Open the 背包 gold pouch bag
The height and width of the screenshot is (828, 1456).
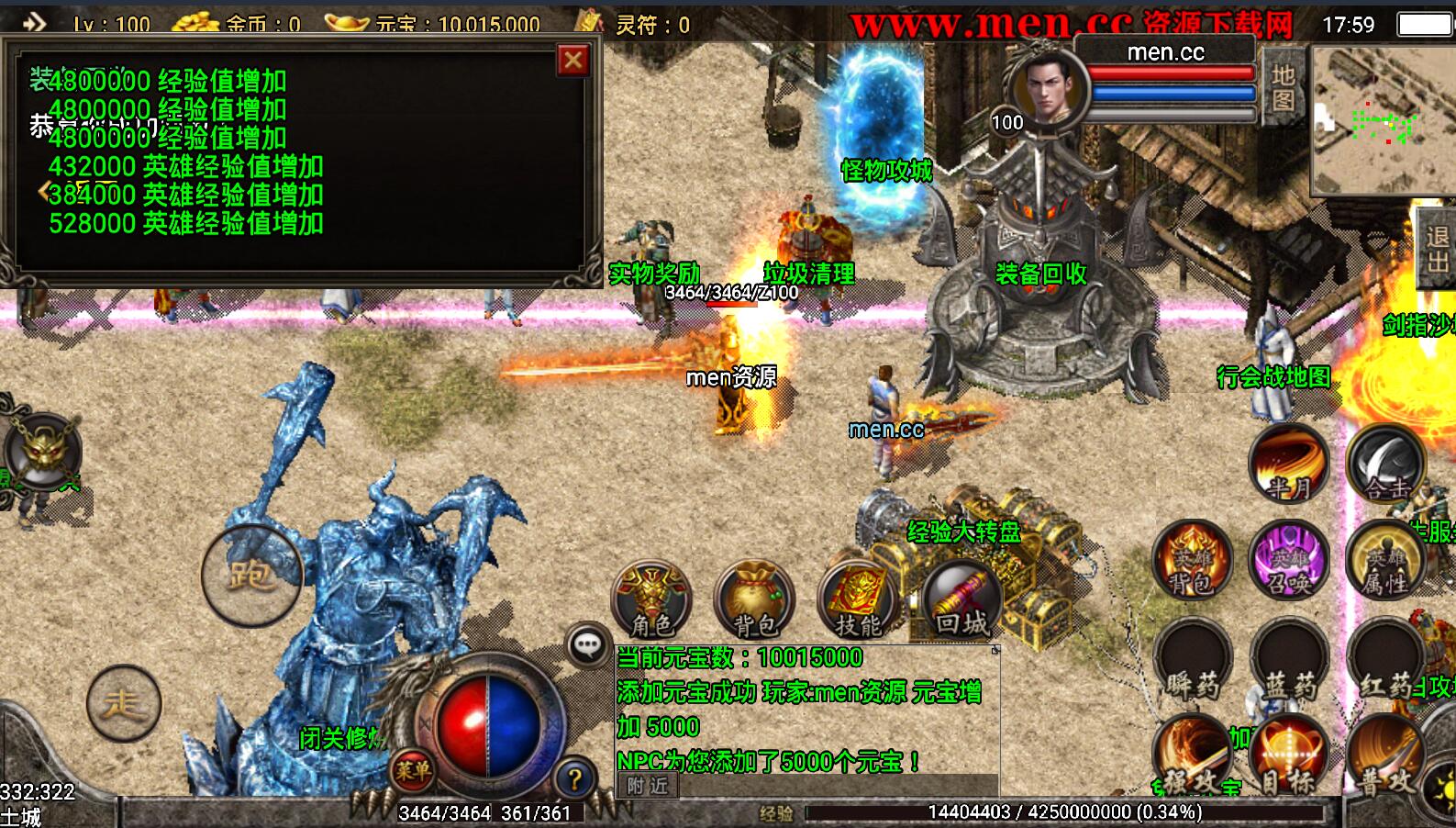coord(754,599)
